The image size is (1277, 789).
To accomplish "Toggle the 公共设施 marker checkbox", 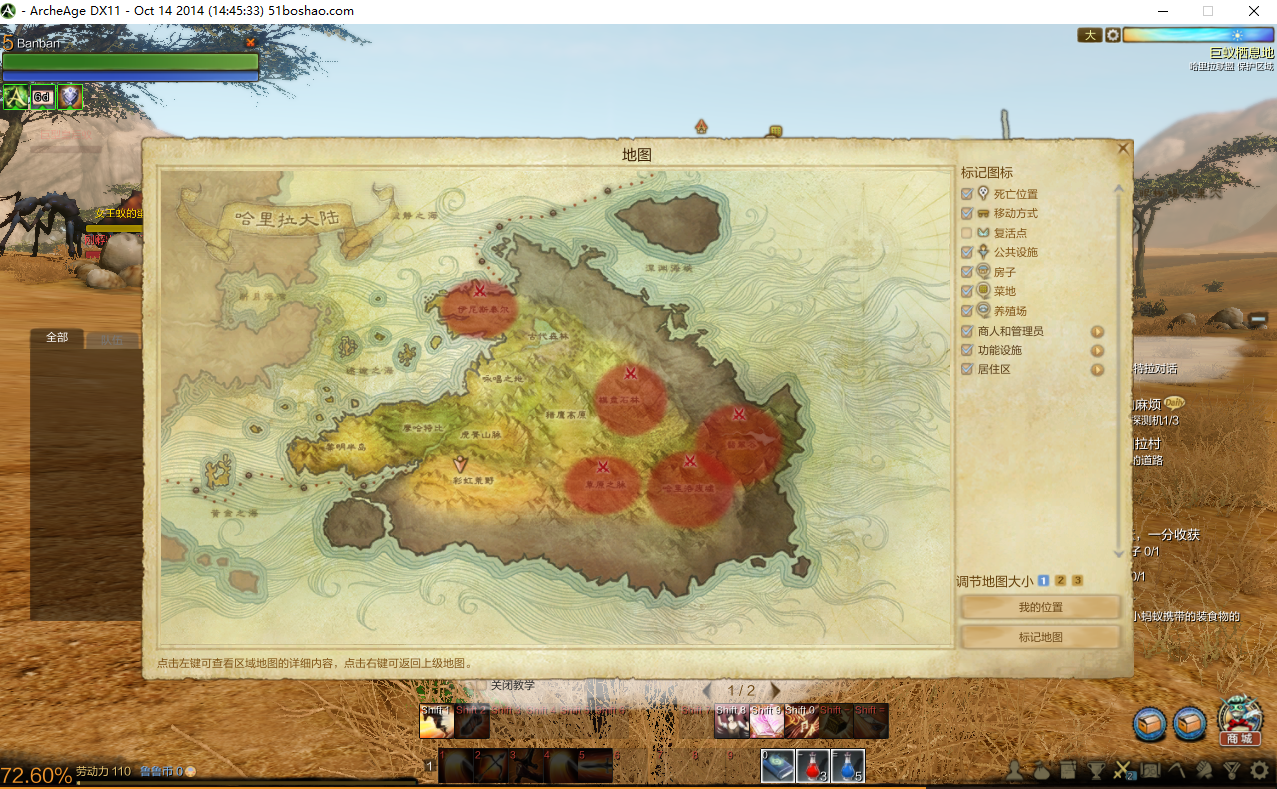I will (967, 253).
